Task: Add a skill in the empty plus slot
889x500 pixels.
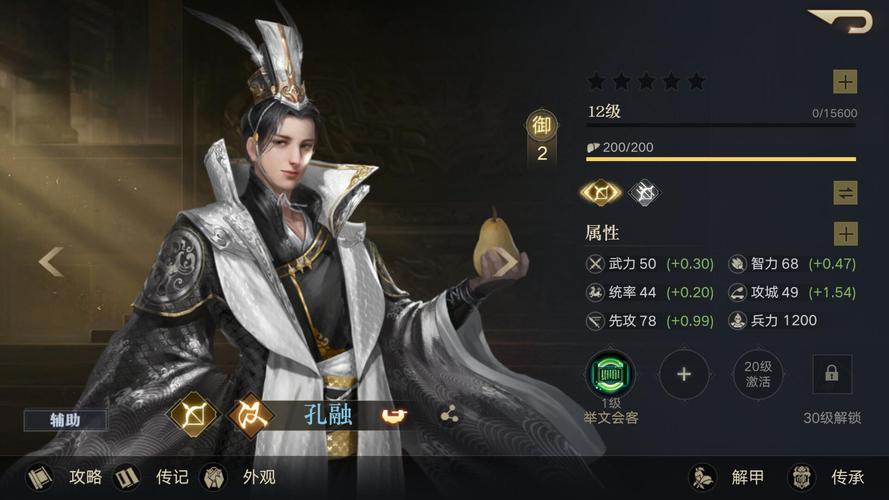Action: [x=684, y=375]
